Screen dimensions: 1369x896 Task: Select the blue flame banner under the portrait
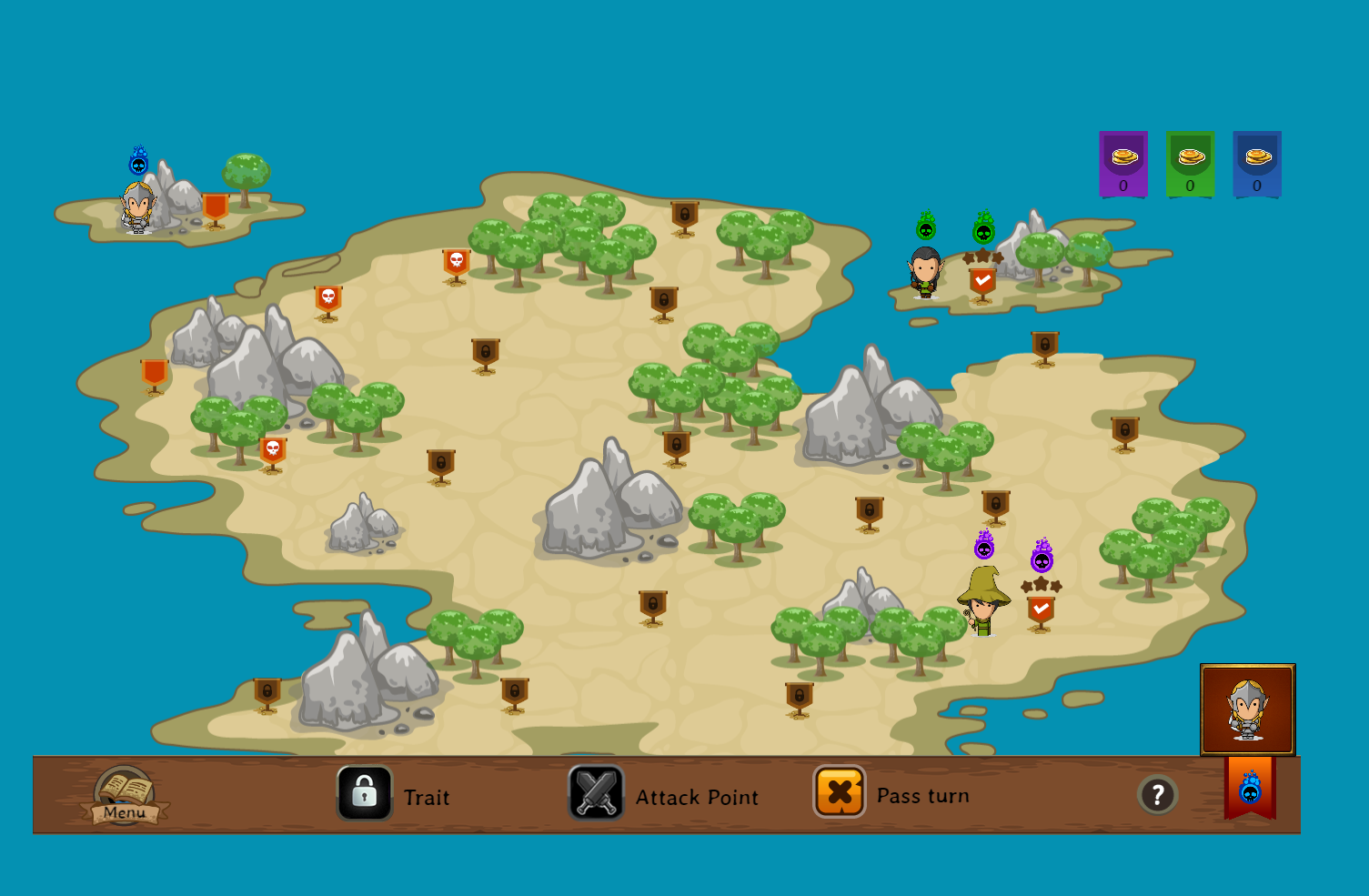1250,789
